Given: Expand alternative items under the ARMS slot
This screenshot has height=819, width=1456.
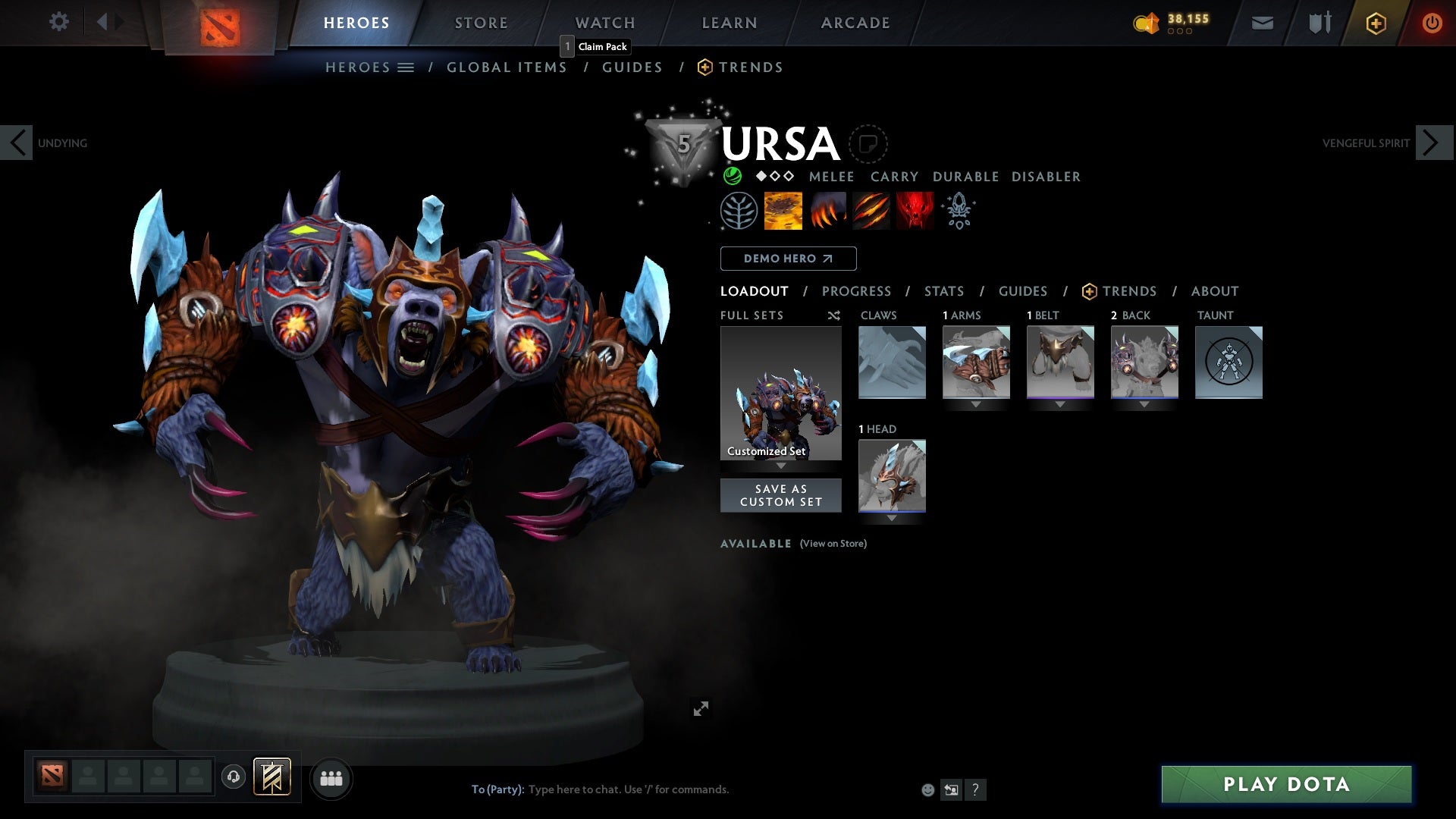Looking at the screenshot, I should pos(977,404).
